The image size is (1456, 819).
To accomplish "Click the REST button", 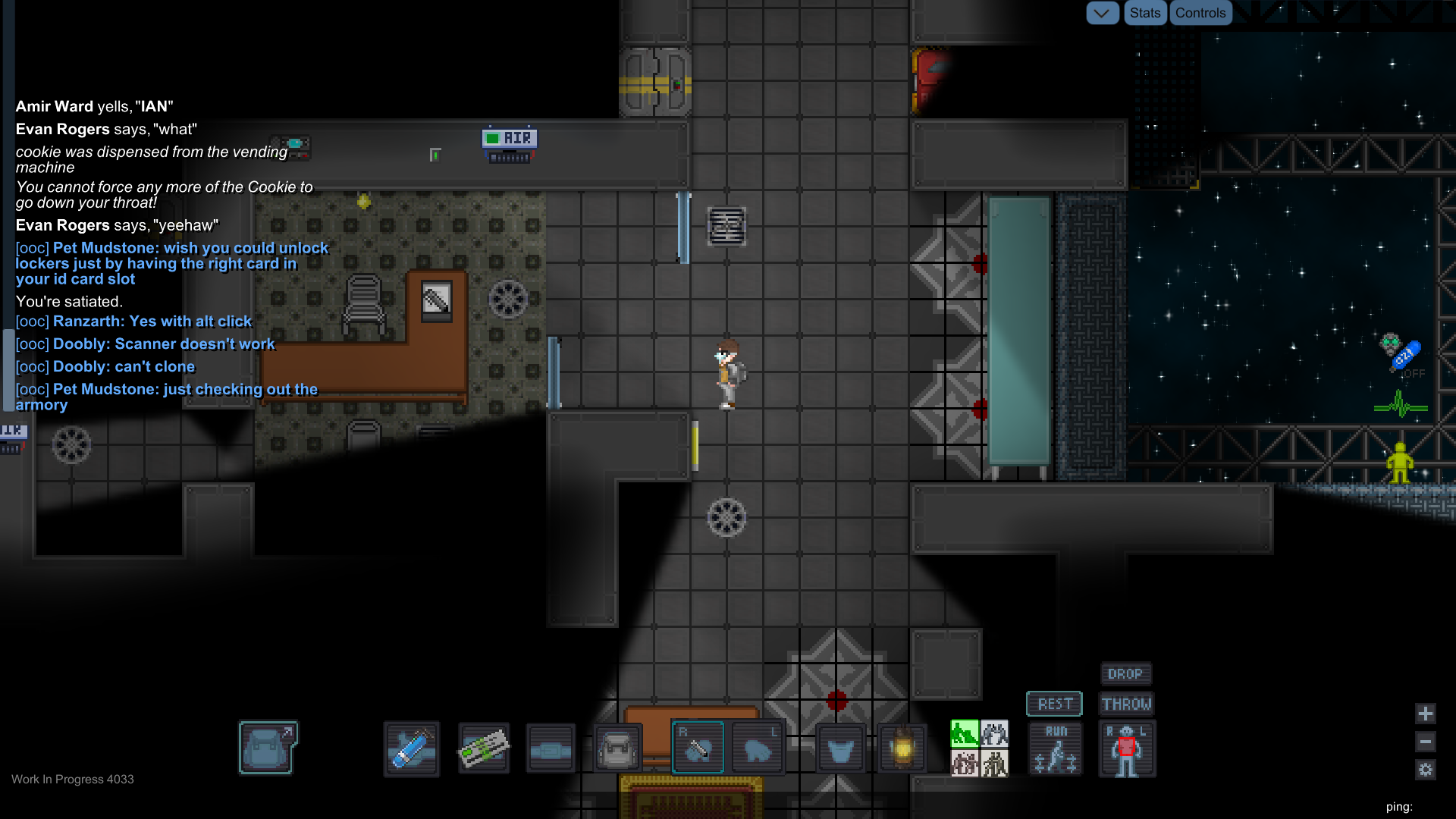I will (x=1054, y=704).
